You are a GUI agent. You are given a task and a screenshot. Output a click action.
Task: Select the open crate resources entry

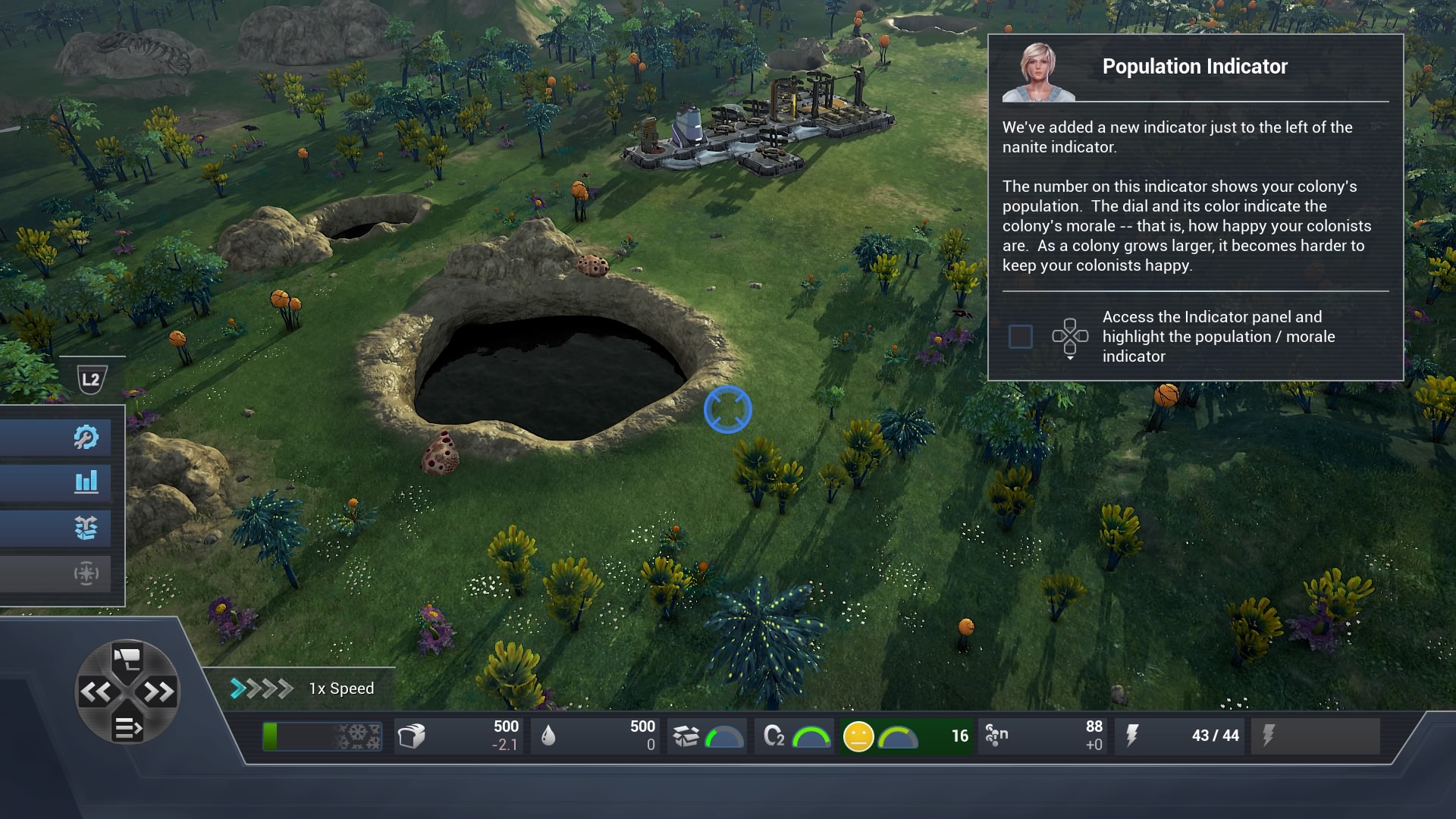click(86, 527)
